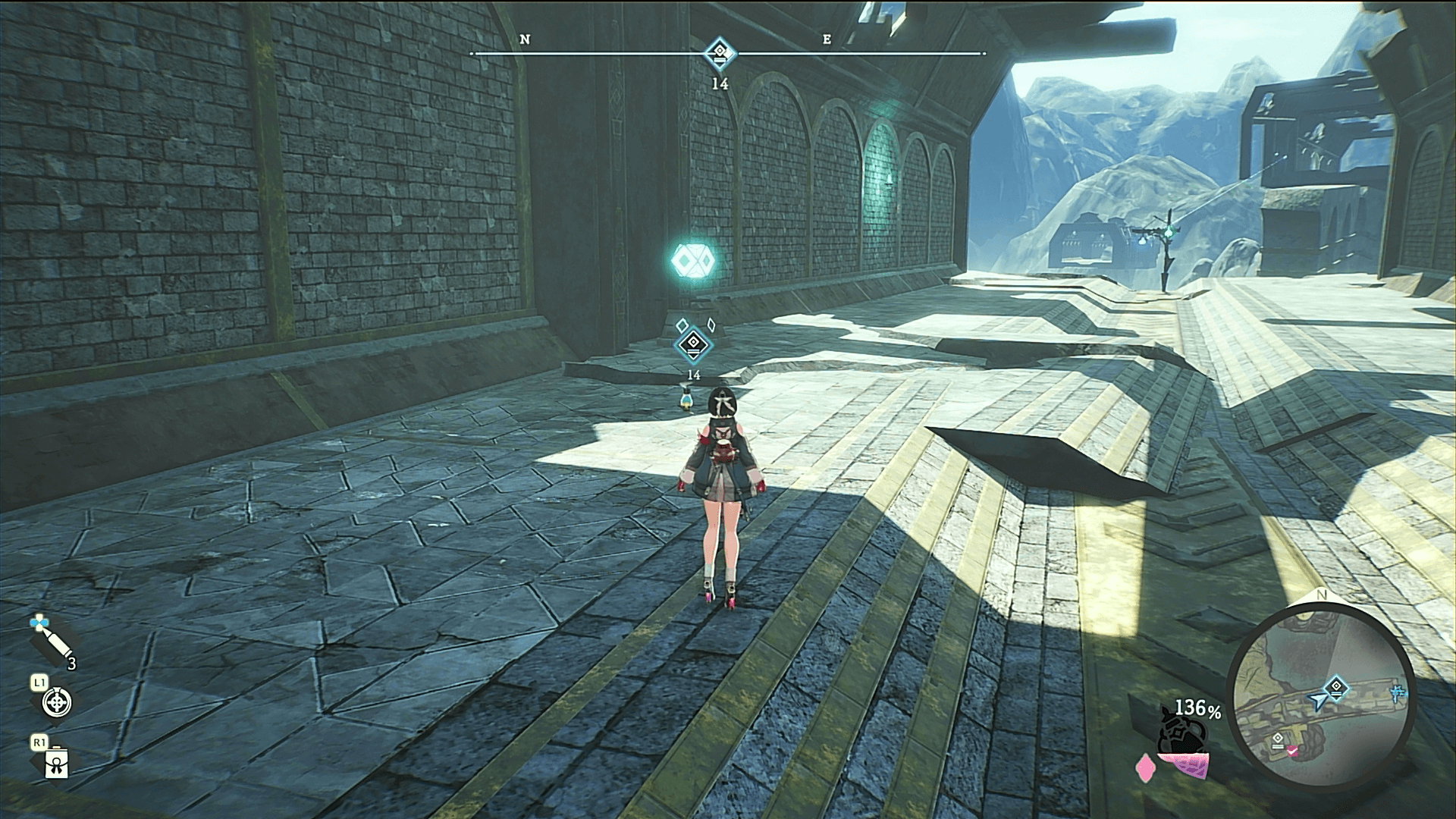The image size is (1456, 819).
Task: Click the diamond waypoint marker above the character
Action: click(x=693, y=346)
